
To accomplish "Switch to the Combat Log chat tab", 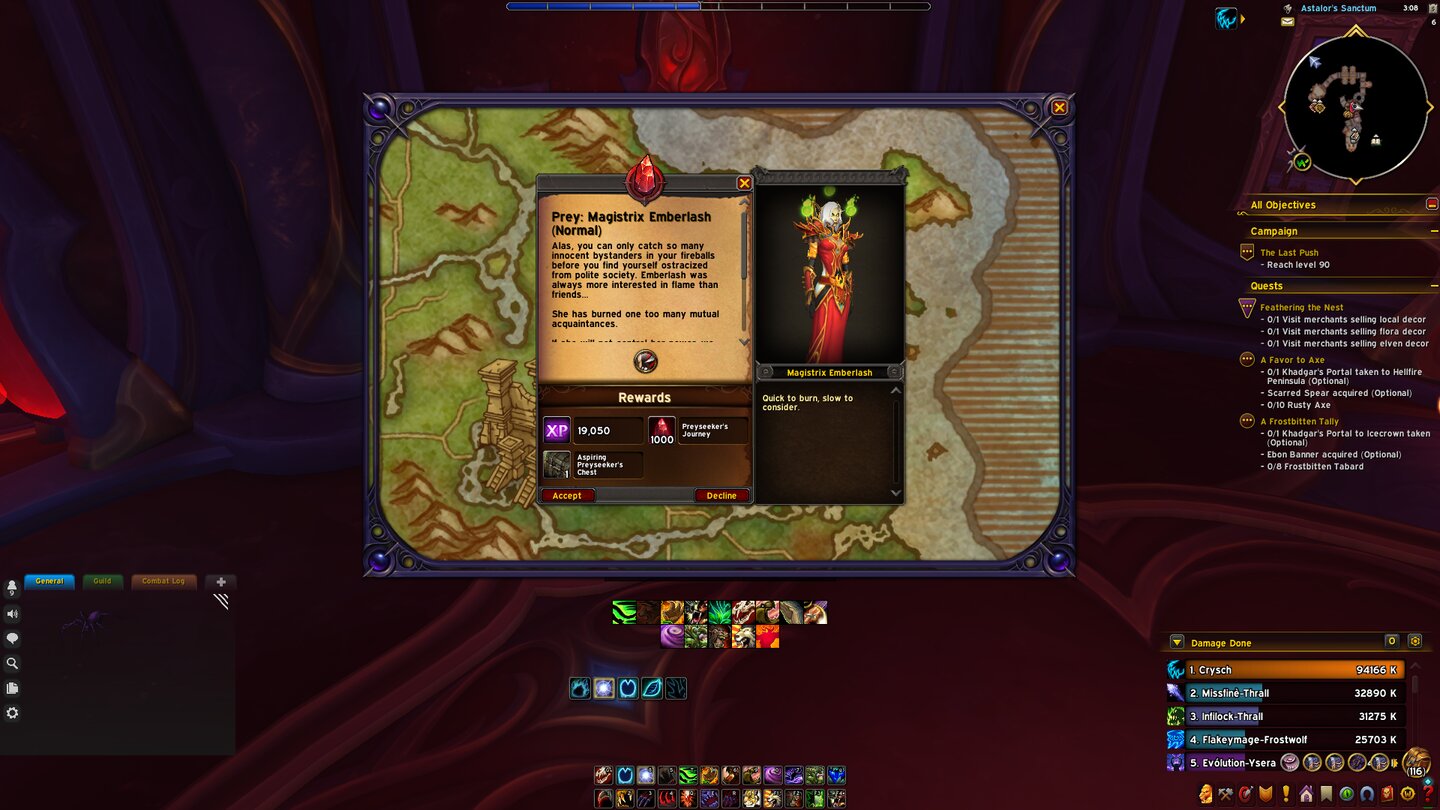I will tap(163, 581).
